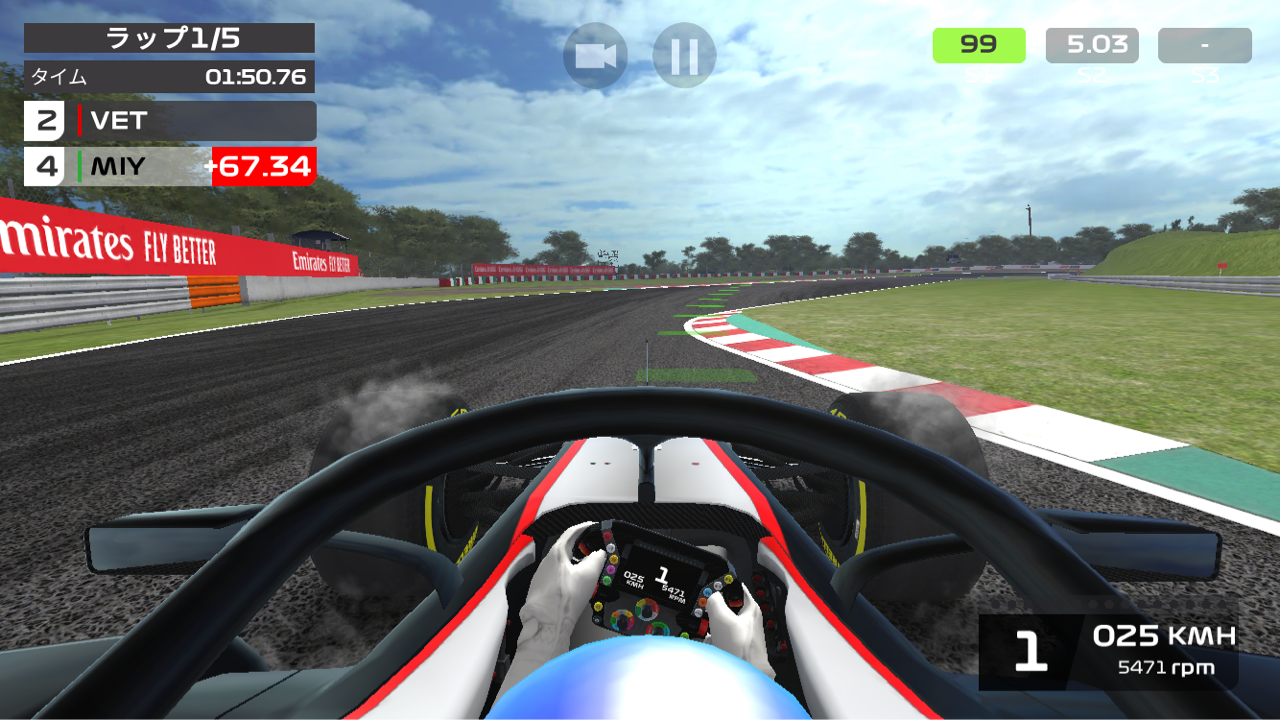Tap the blue button on the wheel's right side
Screen dimensions: 1280x720
click(x=707, y=592)
